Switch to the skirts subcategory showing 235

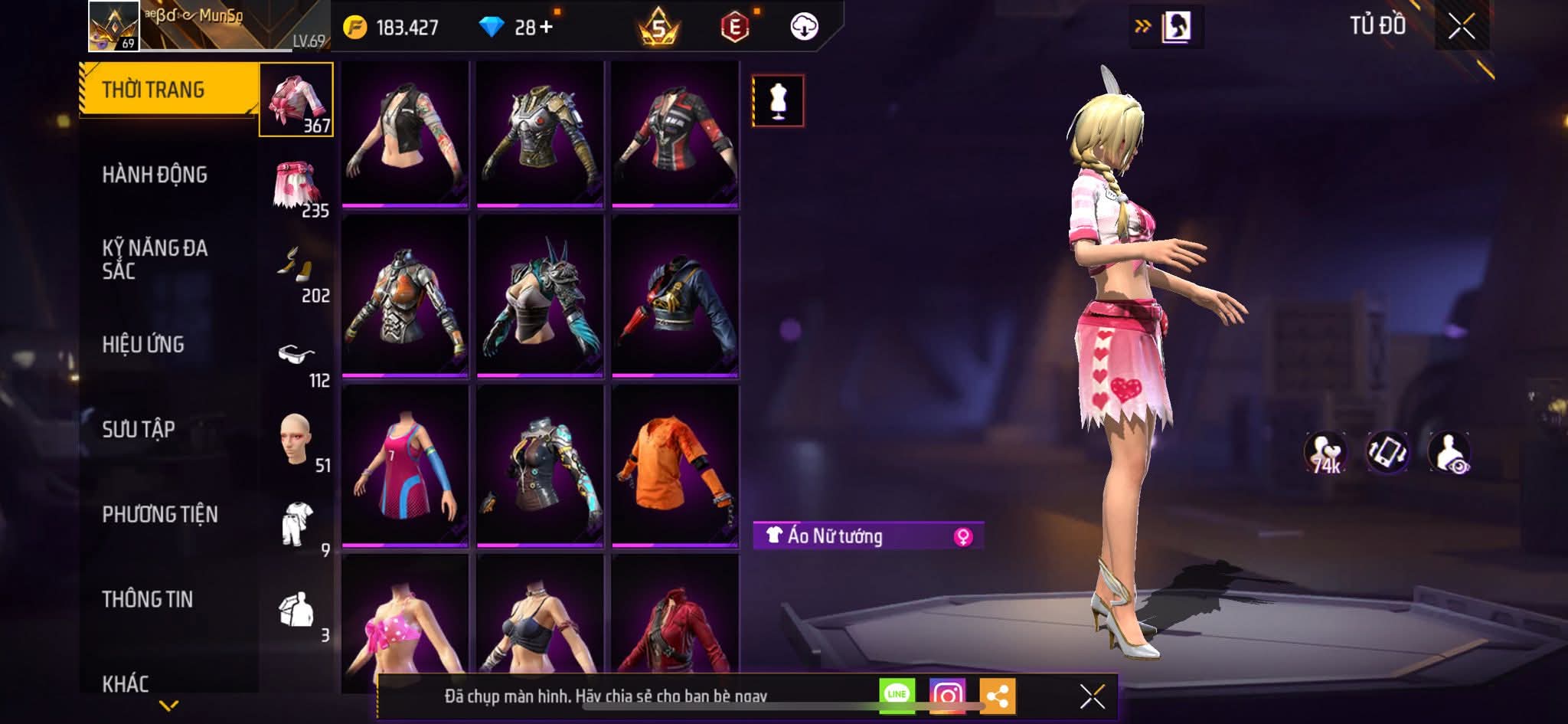tap(297, 186)
